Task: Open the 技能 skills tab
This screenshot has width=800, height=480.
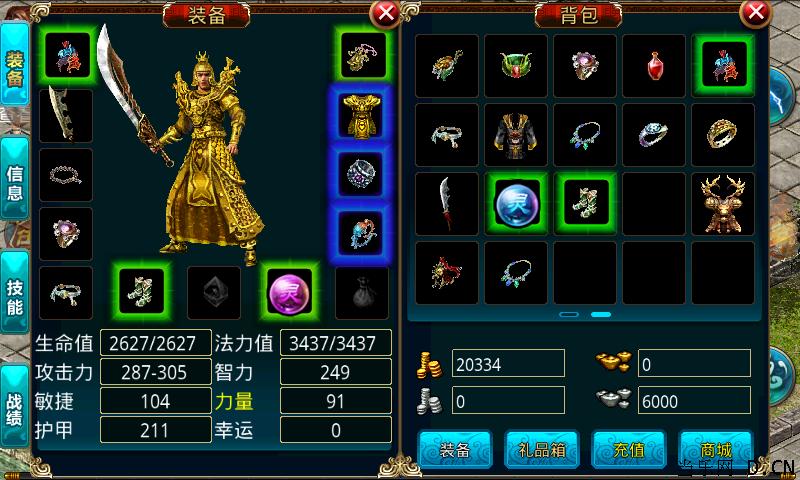Action: click(x=15, y=297)
